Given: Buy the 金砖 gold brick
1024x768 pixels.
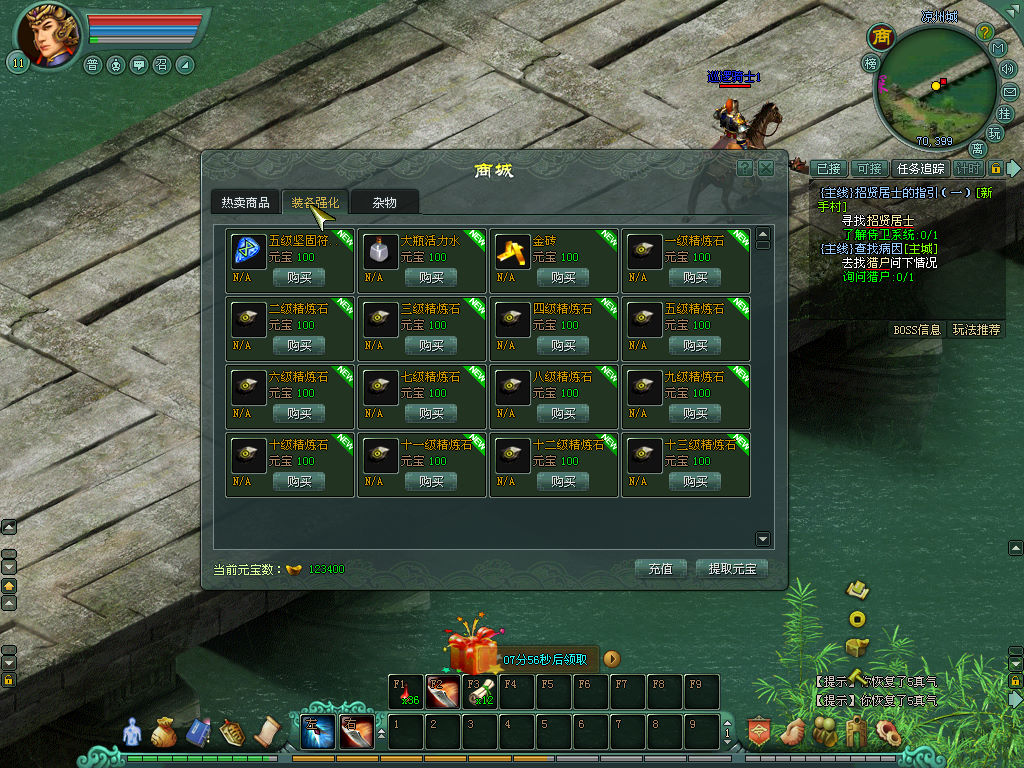Looking at the screenshot, I should coord(563,277).
